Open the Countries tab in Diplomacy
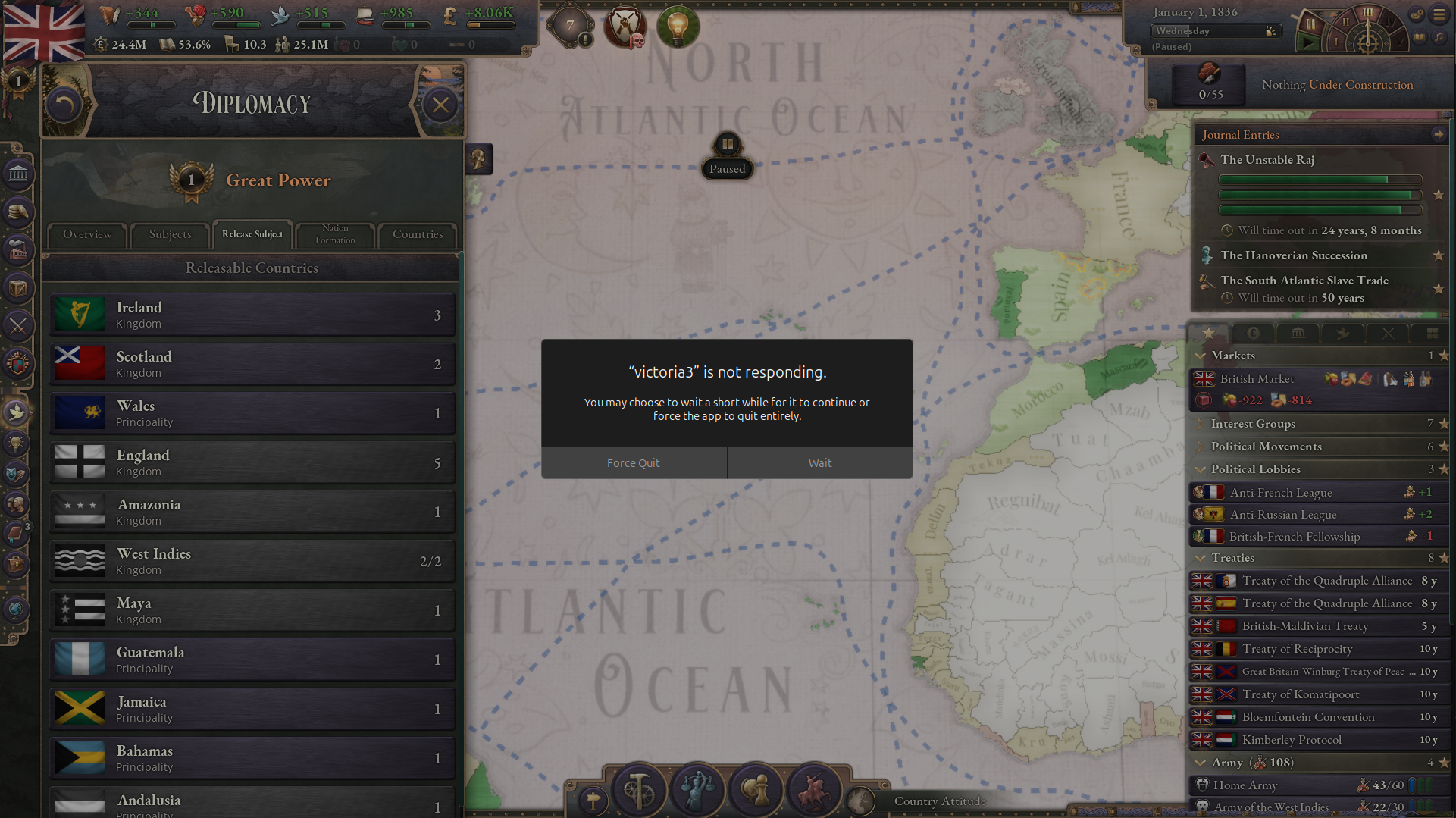Image resolution: width=1456 pixels, height=818 pixels. click(417, 235)
